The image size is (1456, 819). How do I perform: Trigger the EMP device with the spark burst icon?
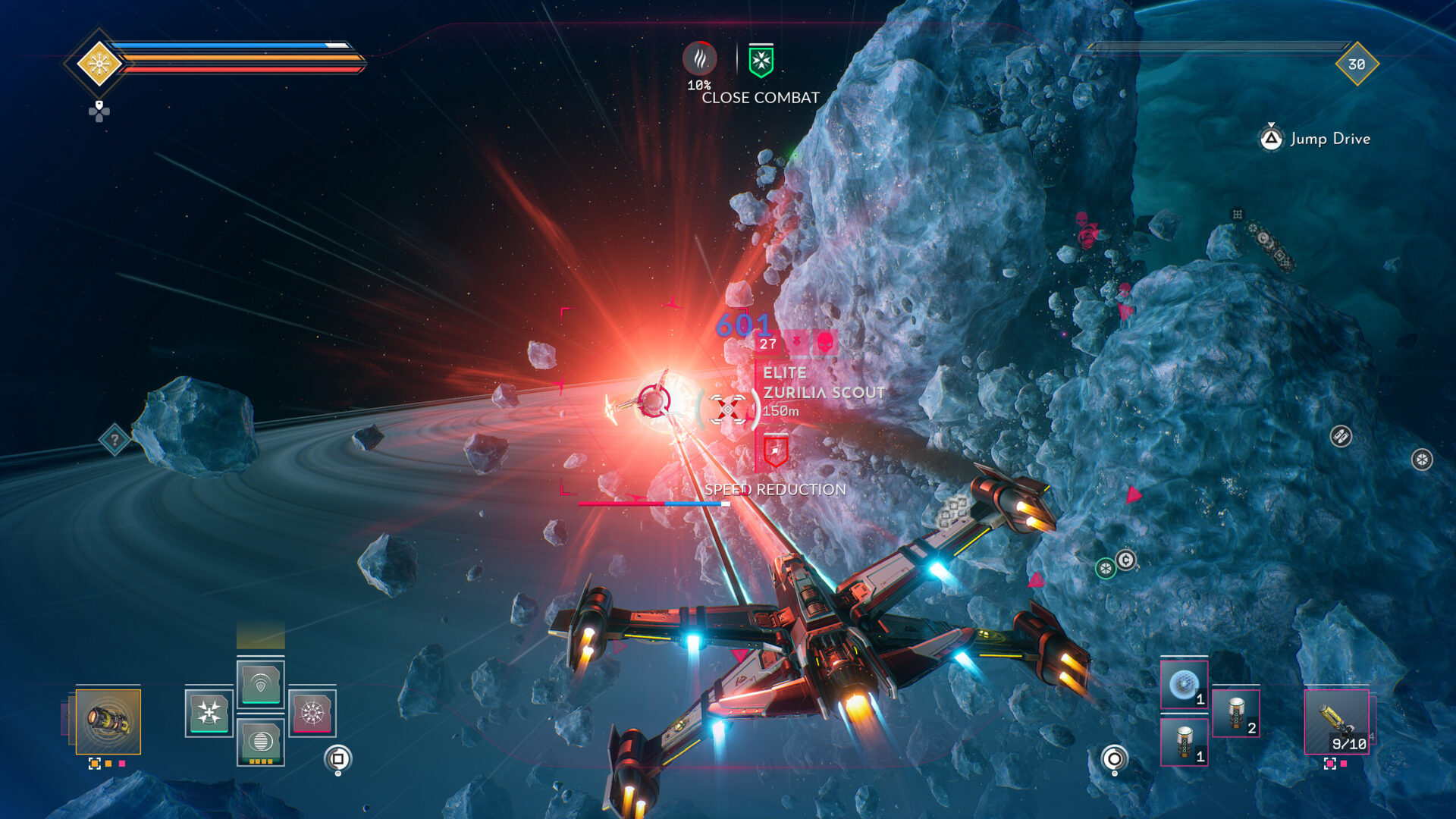[x=313, y=714]
